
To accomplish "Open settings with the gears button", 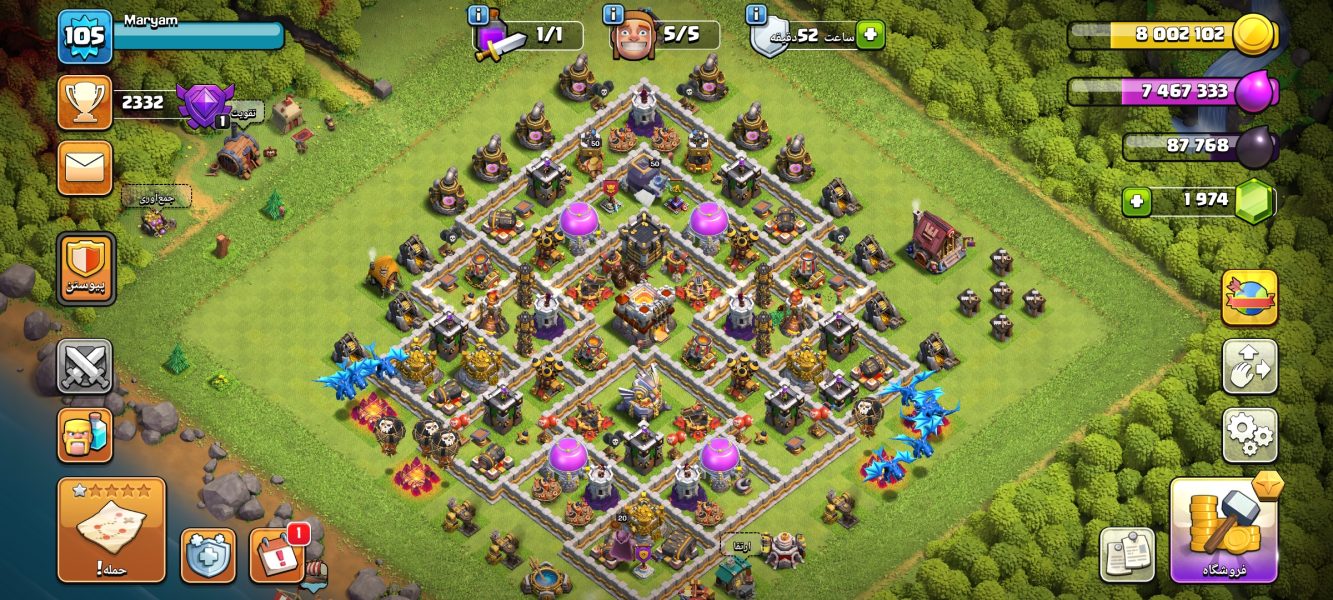I will [x=1249, y=435].
